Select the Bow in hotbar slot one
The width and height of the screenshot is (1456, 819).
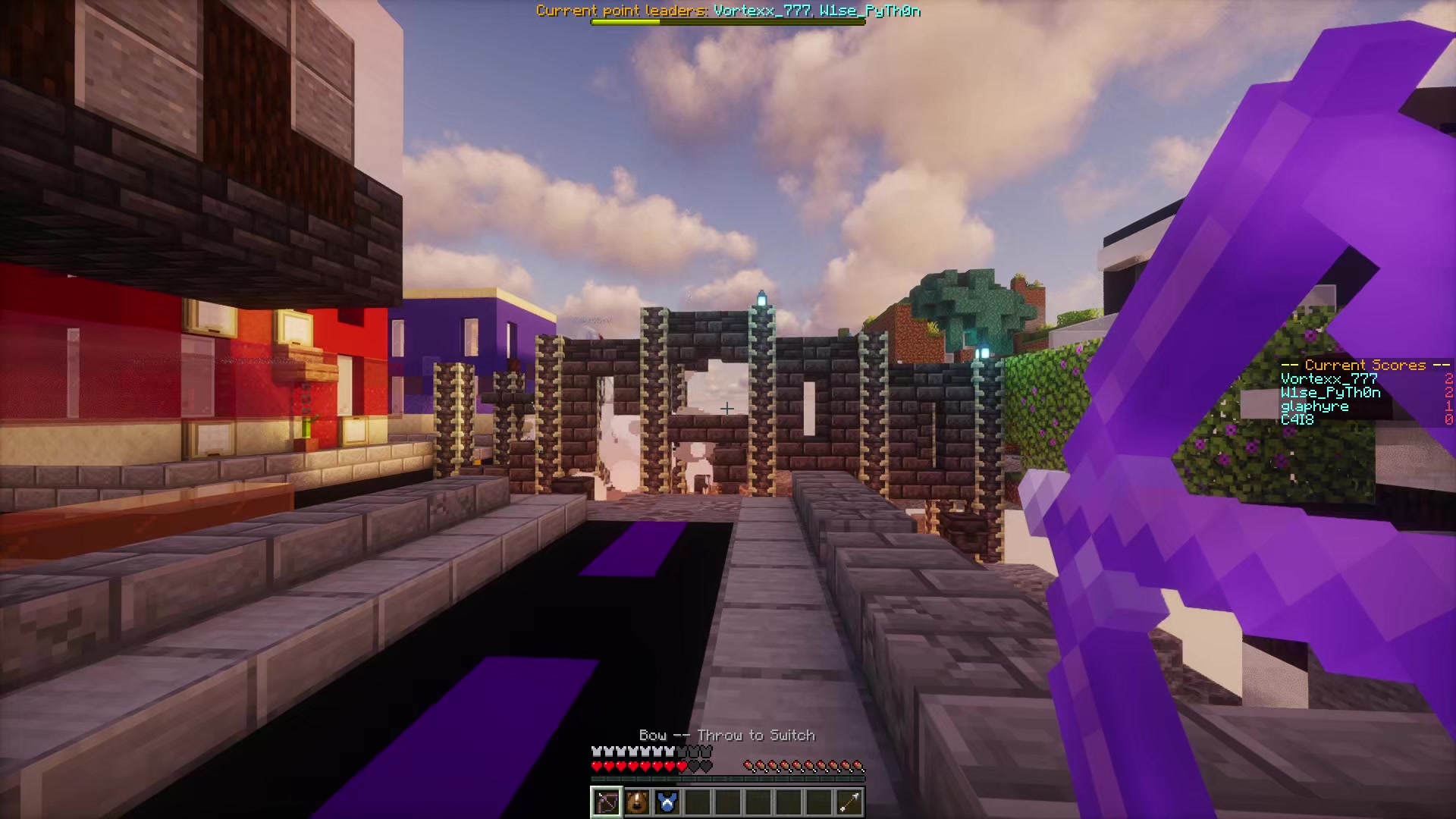(606, 802)
